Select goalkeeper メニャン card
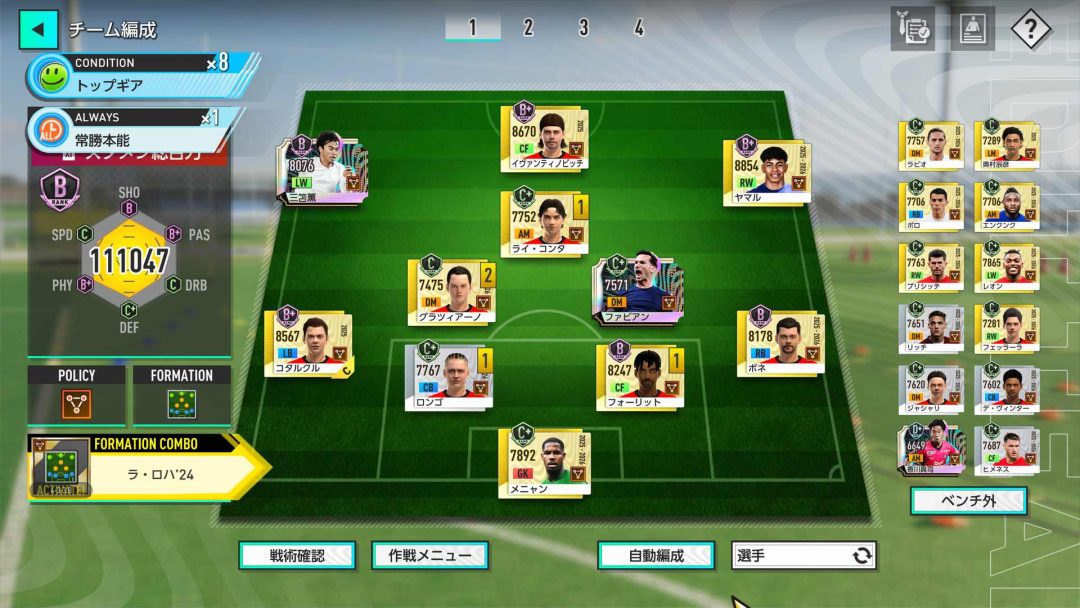The height and width of the screenshot is (608, 1080). pyautogui.click(x=545, y=463)
